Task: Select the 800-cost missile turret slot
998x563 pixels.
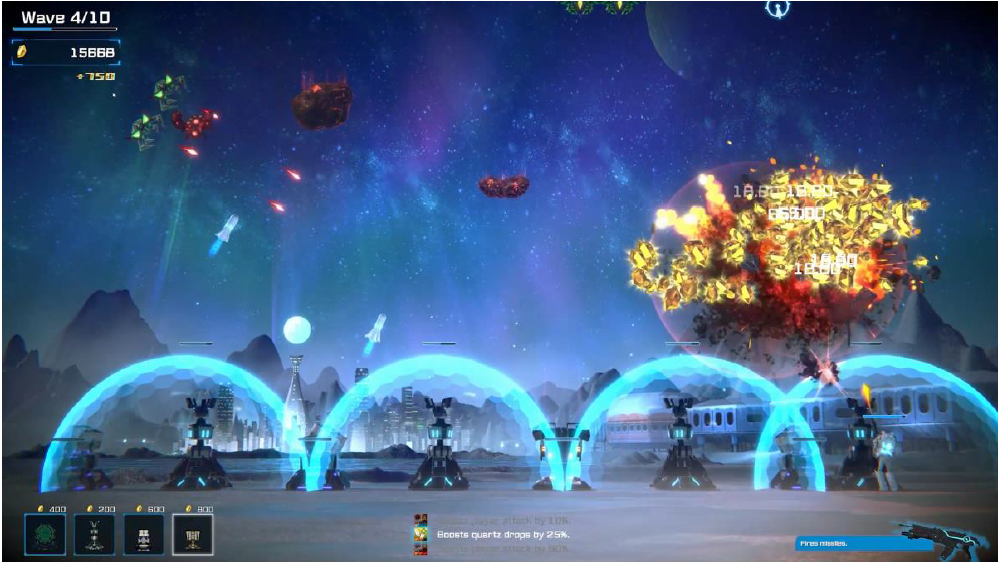Action: tap(192, 535)
